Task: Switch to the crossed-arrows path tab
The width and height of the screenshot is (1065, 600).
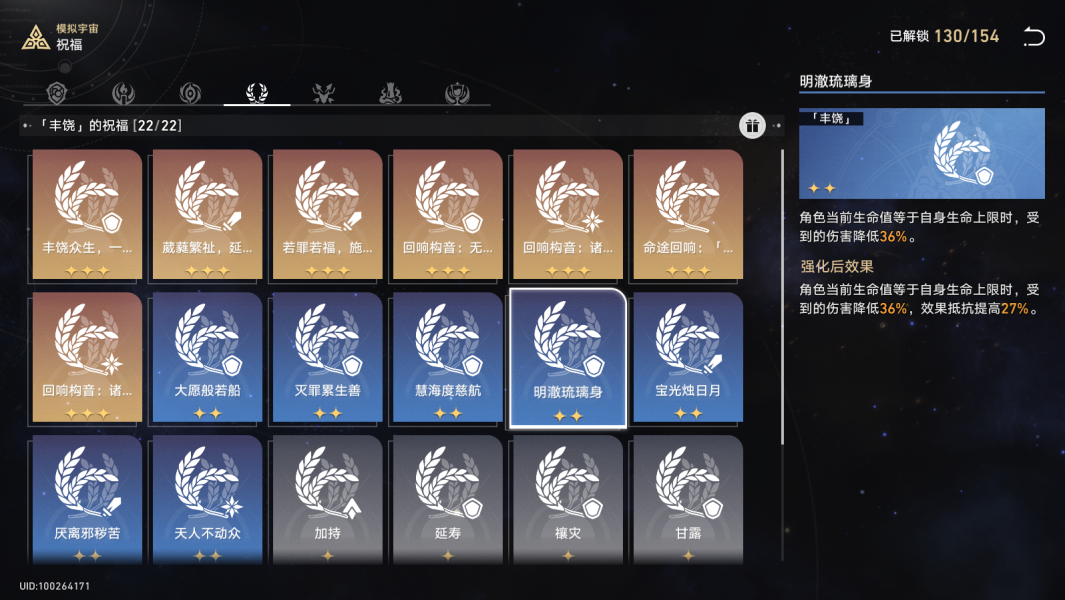Action: pos(324,94)
